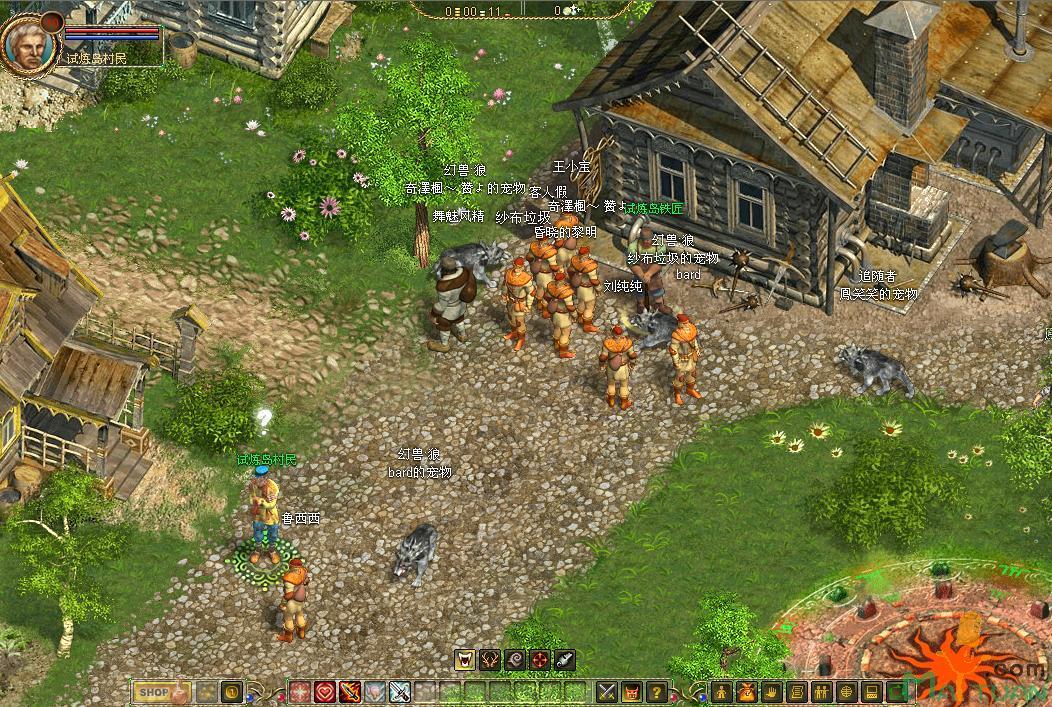Open help with the question mark button
The image size is (1052, 707).
(x=657, y=691)
